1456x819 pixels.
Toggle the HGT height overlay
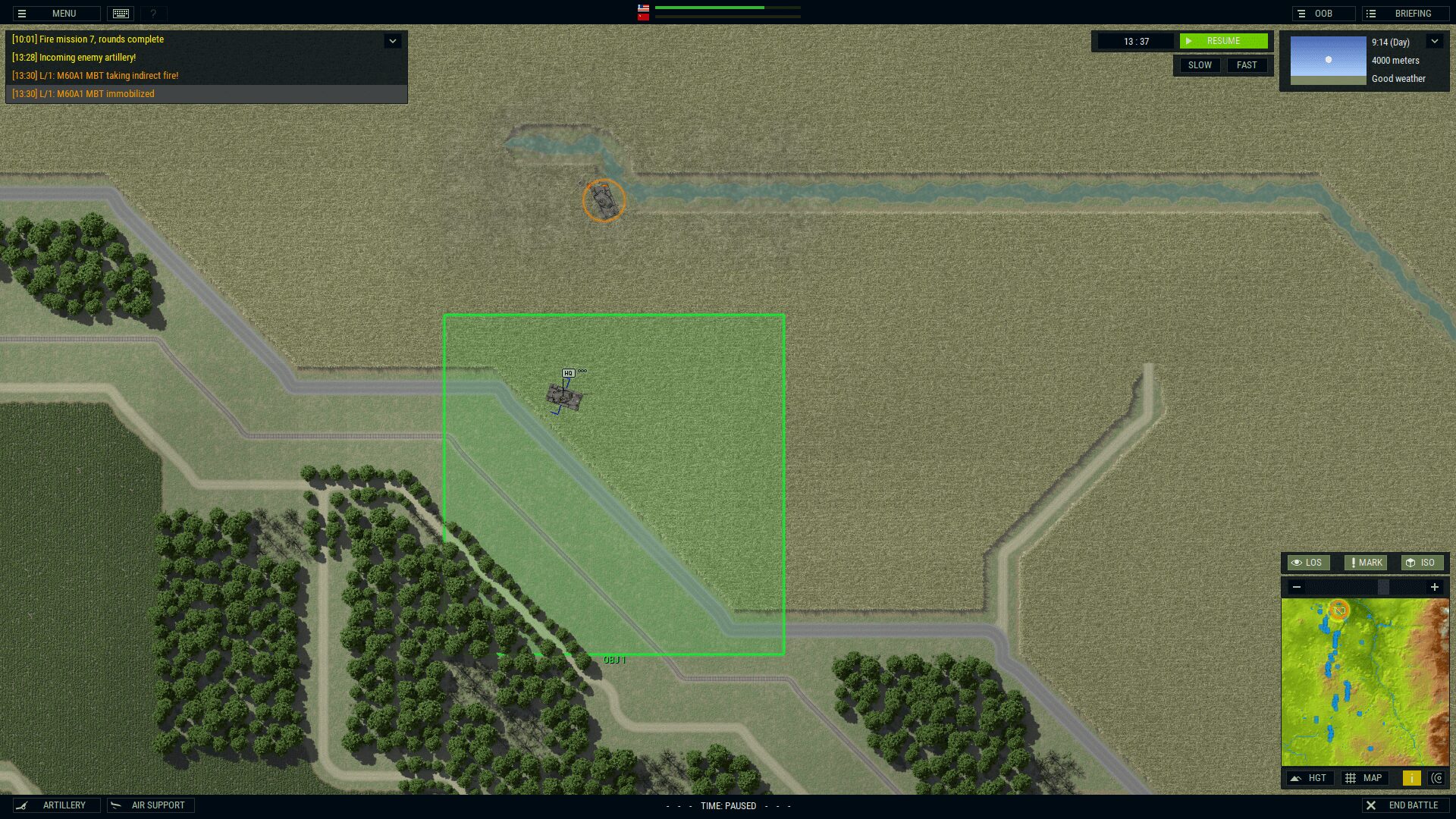(1310, 778)
